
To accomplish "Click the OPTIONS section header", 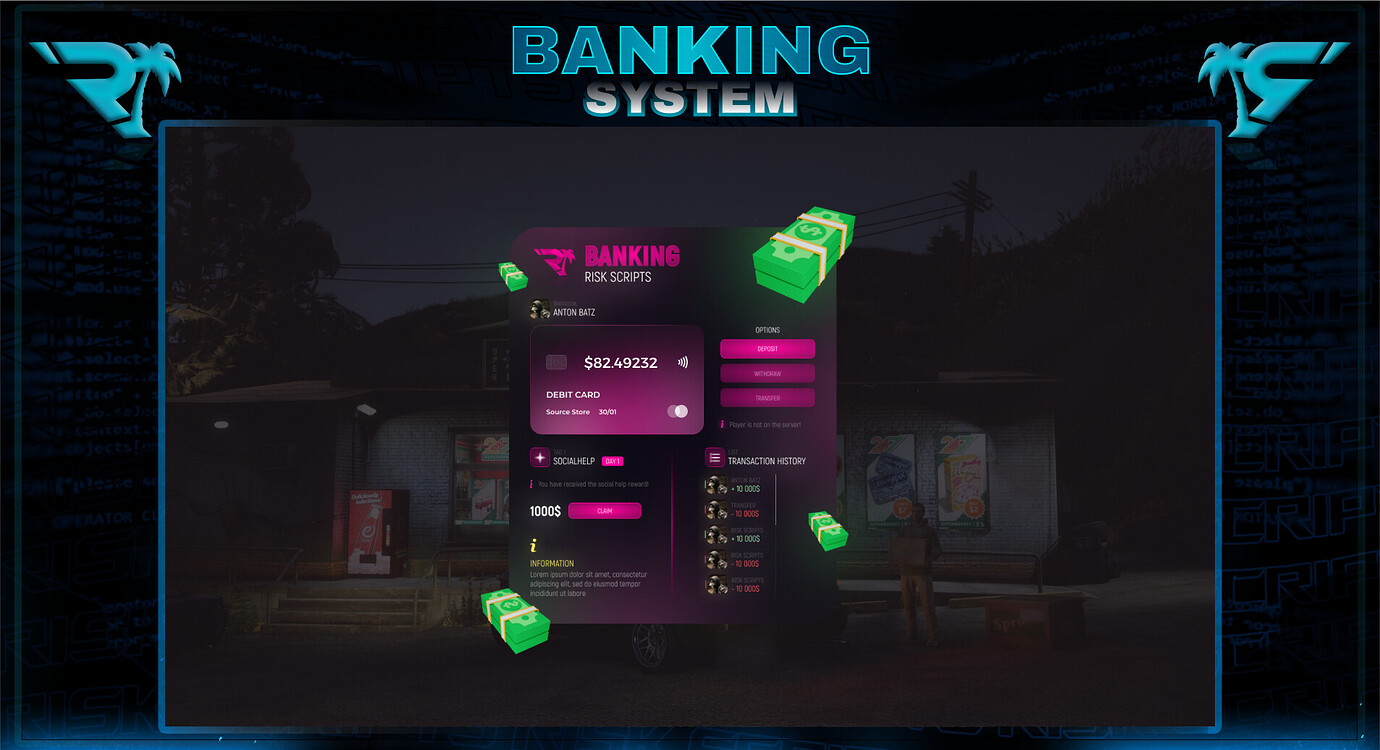I will tap(767, 329).
